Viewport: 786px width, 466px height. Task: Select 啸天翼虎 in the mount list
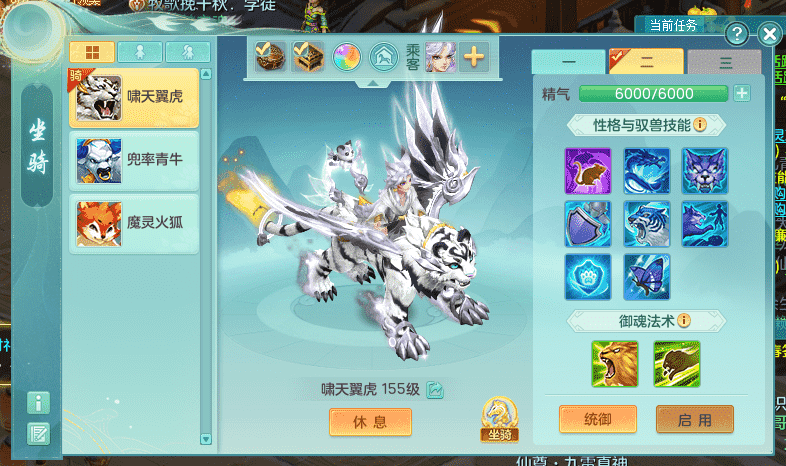(133, 98)
